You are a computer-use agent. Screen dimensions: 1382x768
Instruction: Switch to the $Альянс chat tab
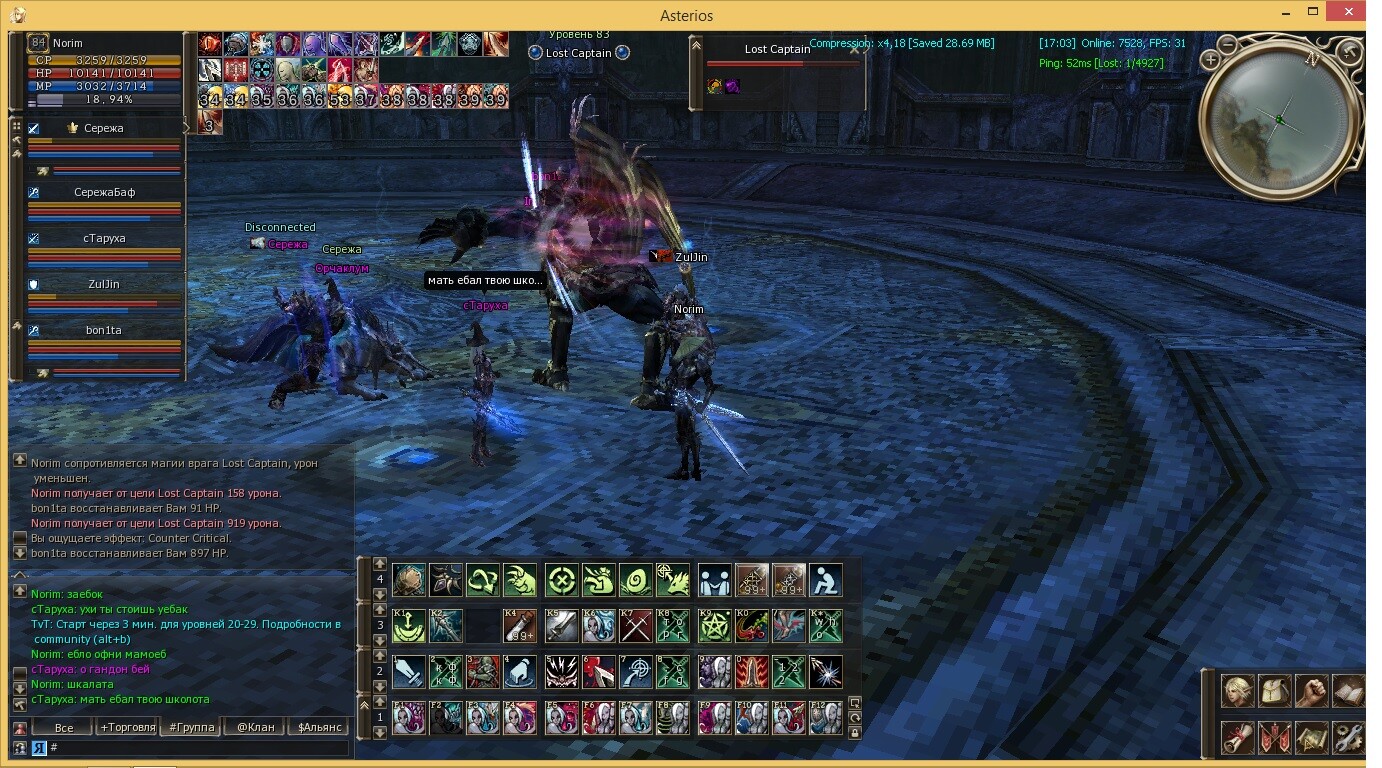pyautogui.click(x=320, y=727)
